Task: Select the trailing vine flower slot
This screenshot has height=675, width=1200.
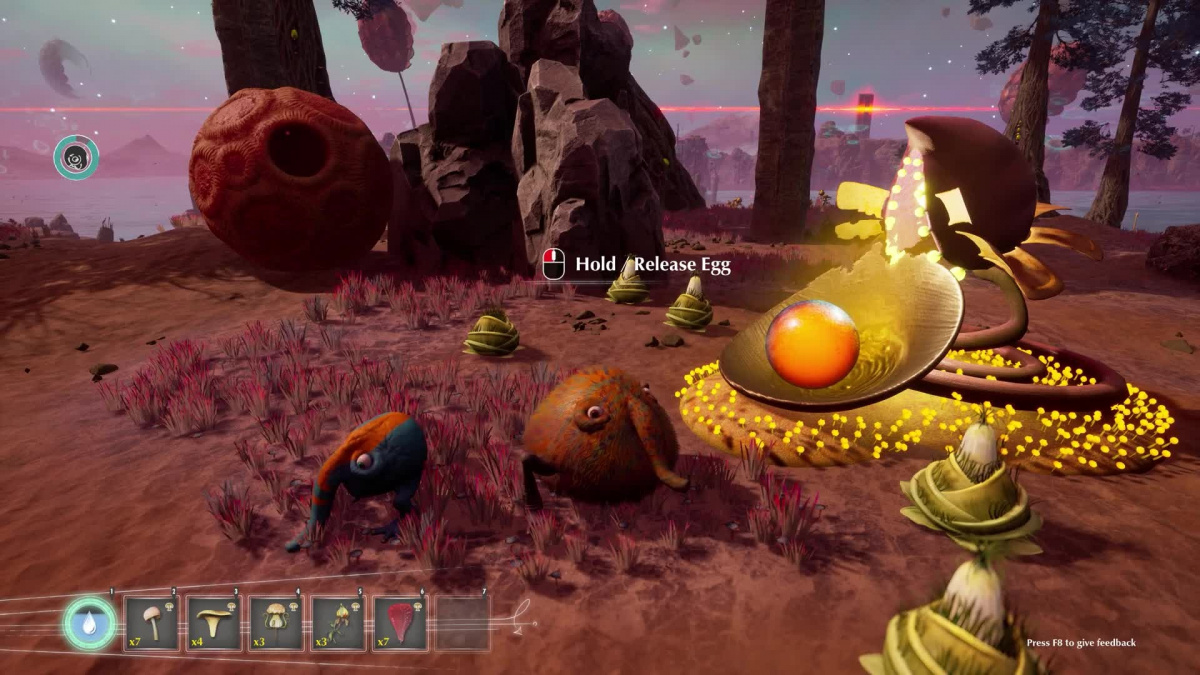Action: click(338, 624)
